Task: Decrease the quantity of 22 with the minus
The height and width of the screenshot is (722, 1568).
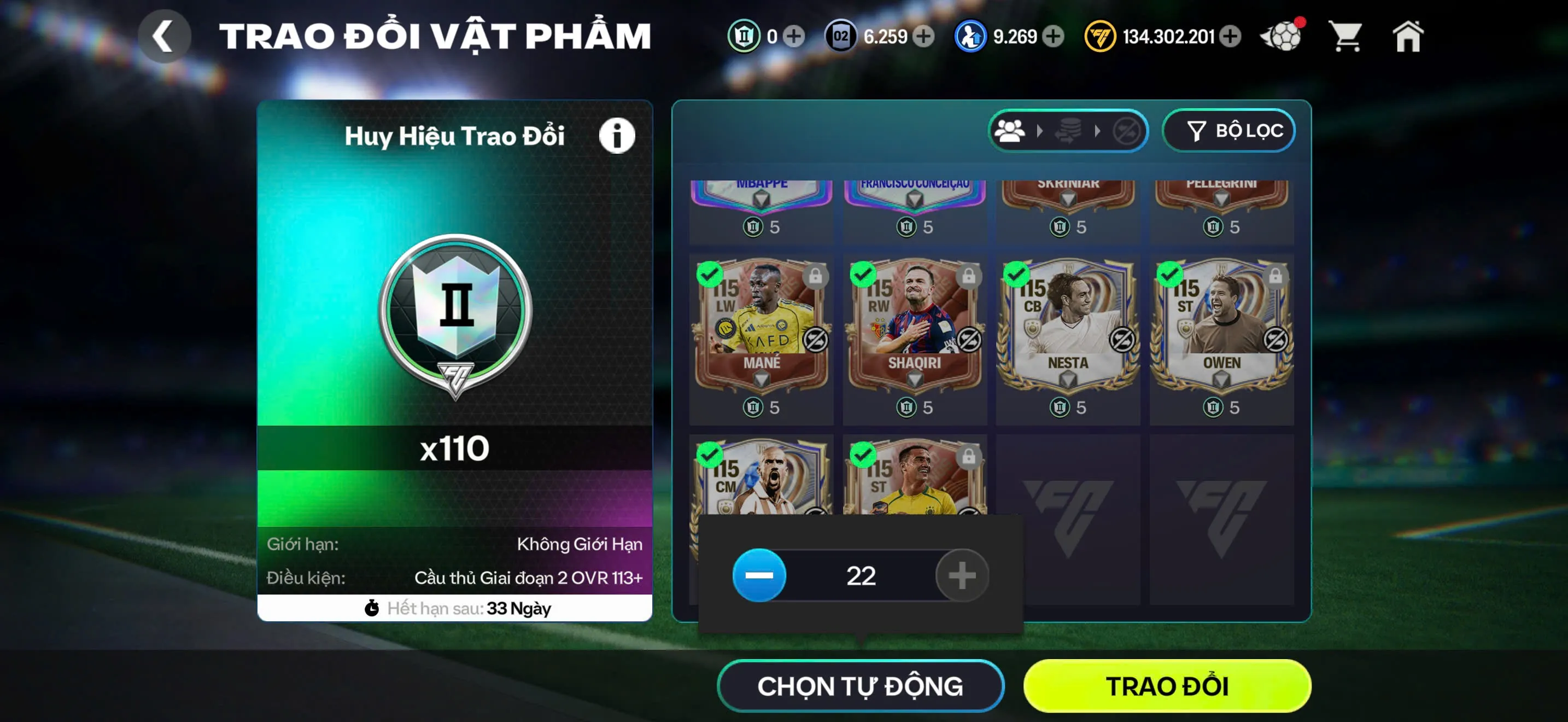Action: coord(759,574)
